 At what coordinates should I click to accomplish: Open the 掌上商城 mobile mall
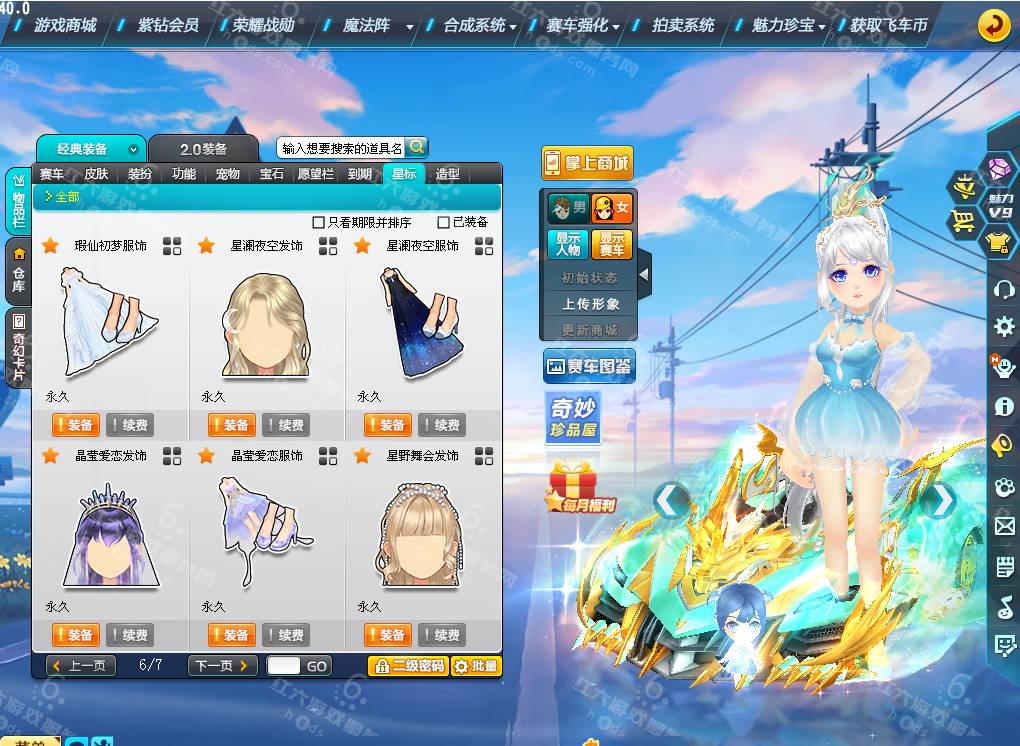(x=587, y=163)
